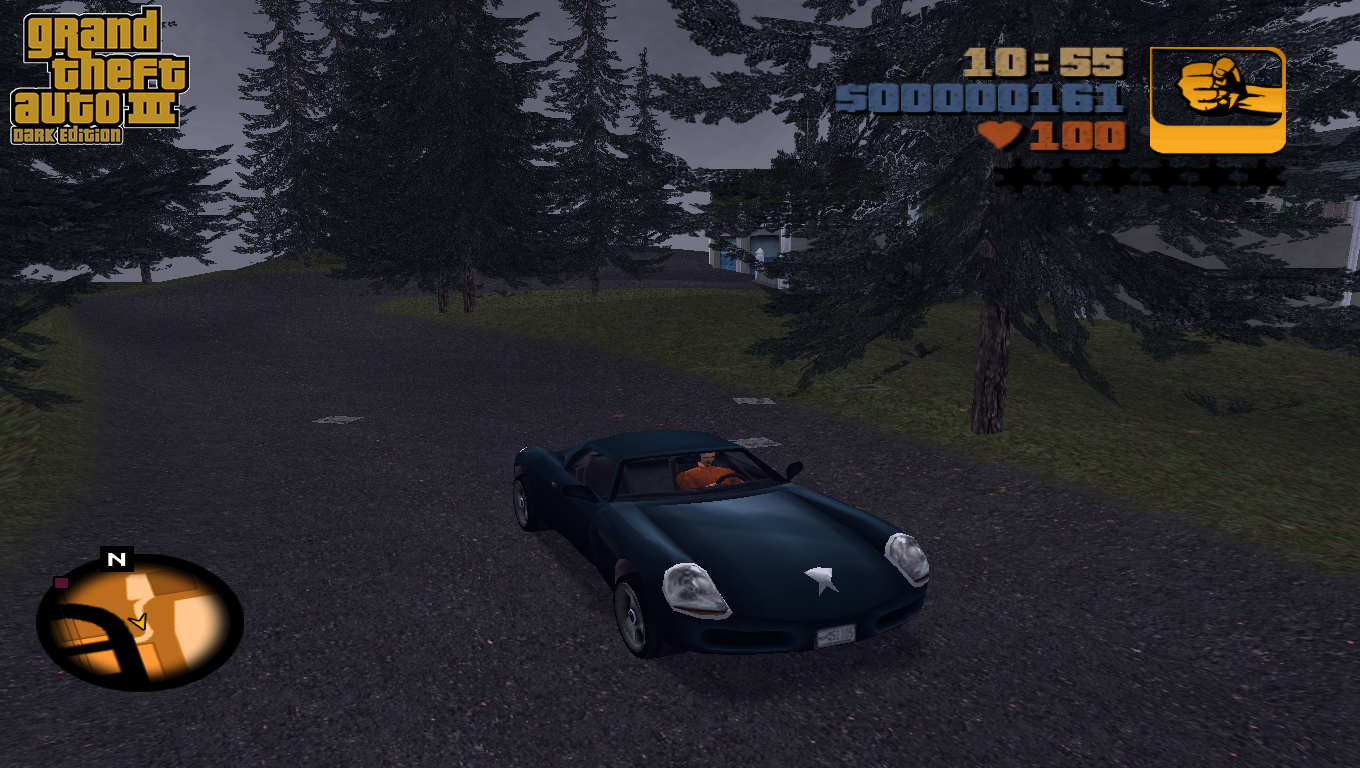This screenshot has width=1360, height=768.
Task: Click the yellow player arrow on radar
Action: (x=139, y=622)
